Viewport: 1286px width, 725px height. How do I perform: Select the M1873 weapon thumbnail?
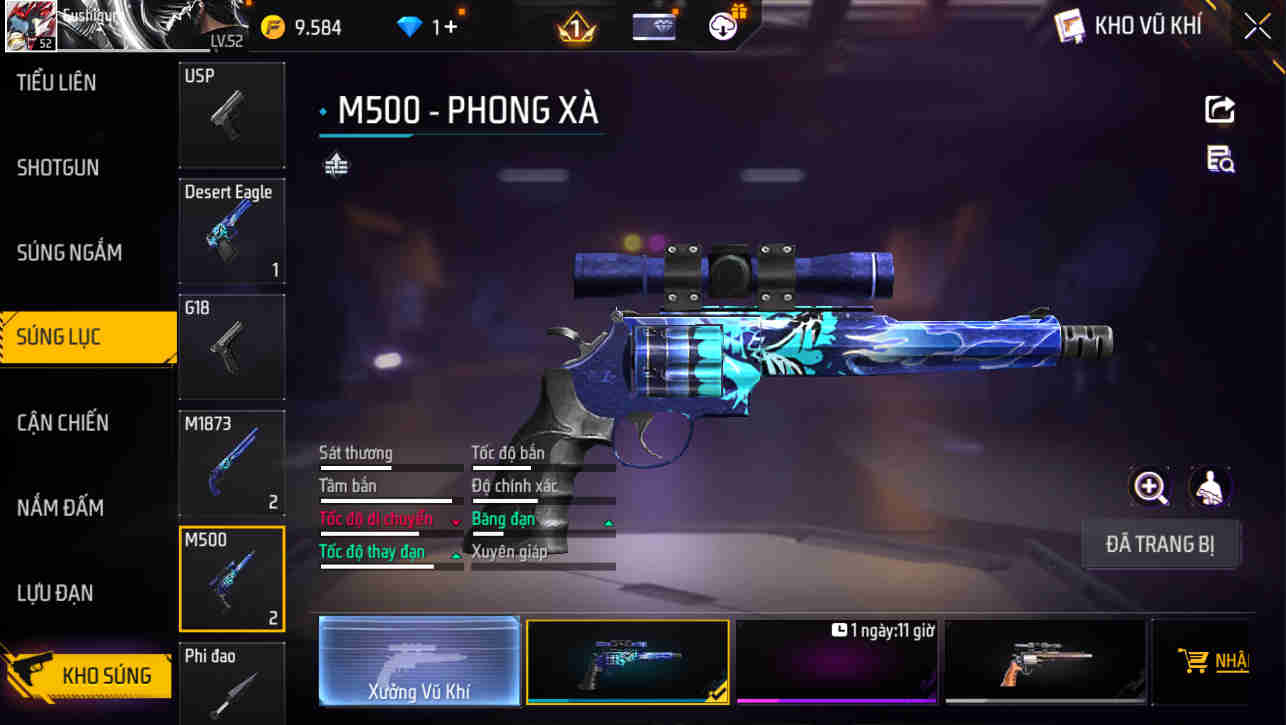point(231,462)
